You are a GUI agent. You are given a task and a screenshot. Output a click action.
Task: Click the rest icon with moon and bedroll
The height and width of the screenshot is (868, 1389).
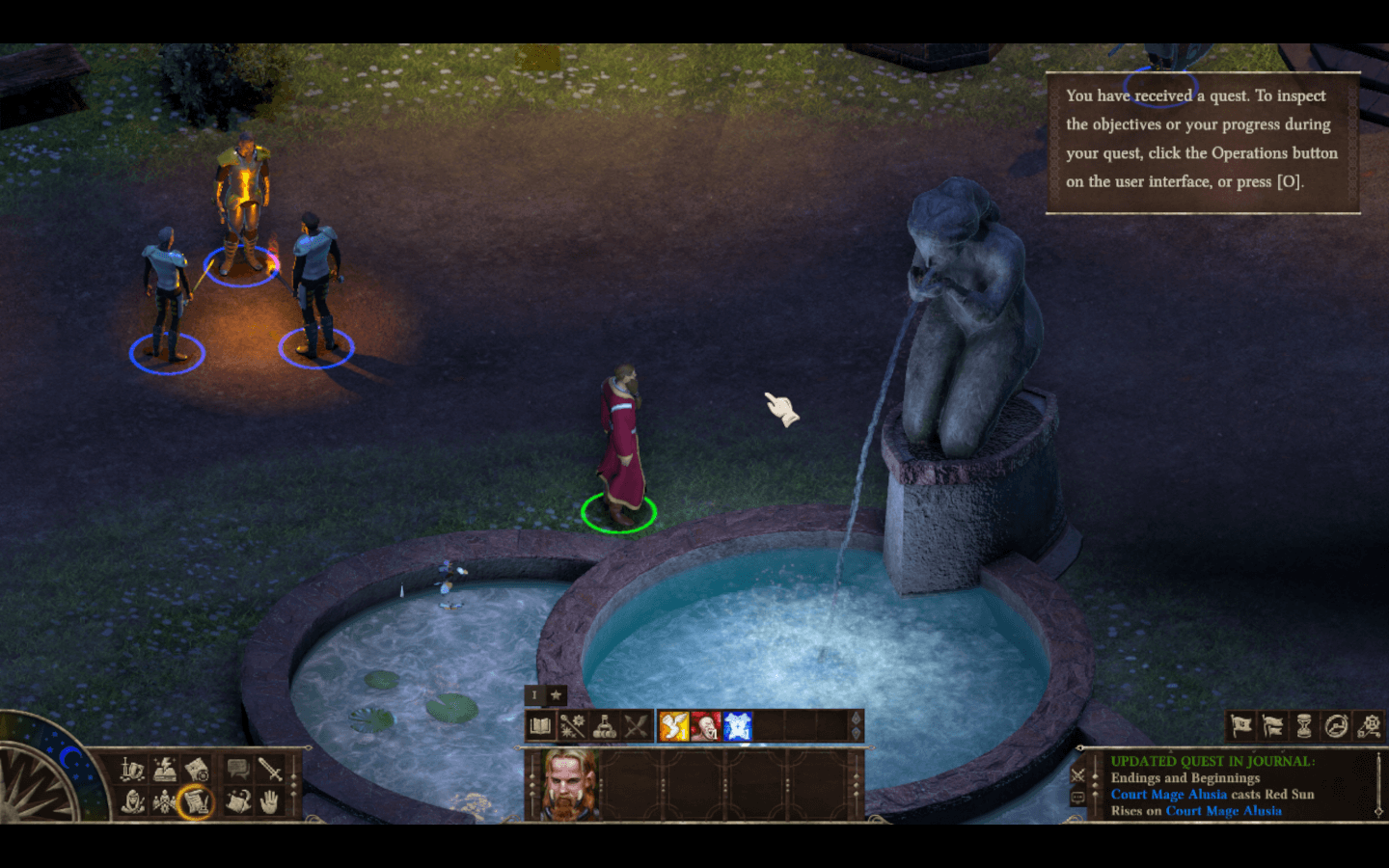coord(237,800)
